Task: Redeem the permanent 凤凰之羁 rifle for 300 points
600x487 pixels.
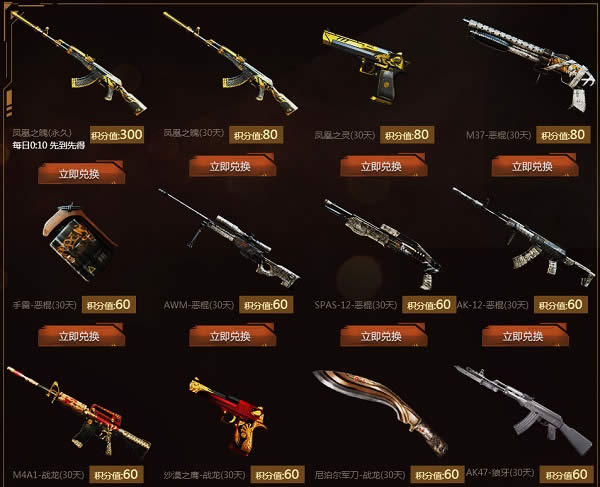Action: pyautogui.click(x=81, y=173)
